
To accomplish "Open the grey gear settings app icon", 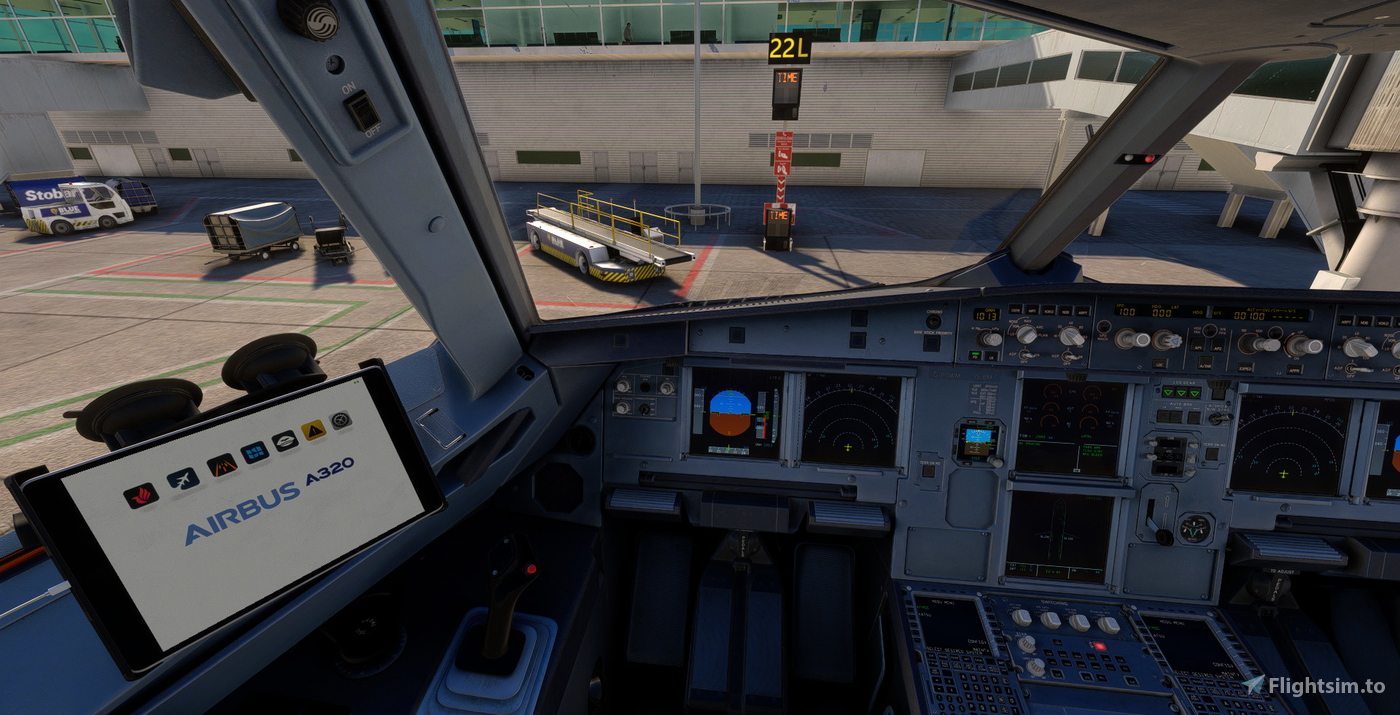I will [x=341, y=420].
